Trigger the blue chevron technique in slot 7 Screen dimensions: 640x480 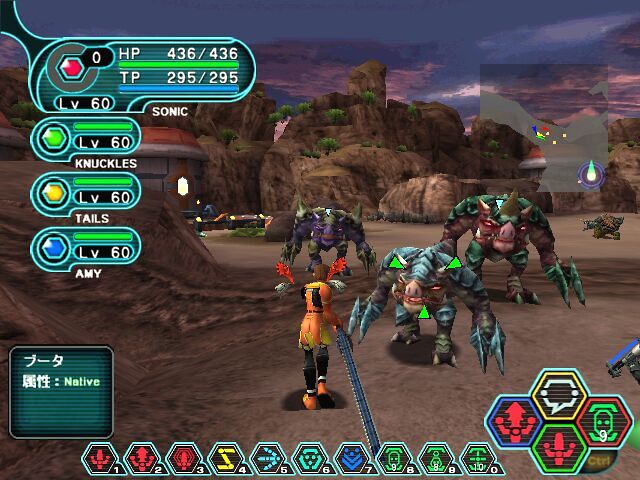click(352, 459)
